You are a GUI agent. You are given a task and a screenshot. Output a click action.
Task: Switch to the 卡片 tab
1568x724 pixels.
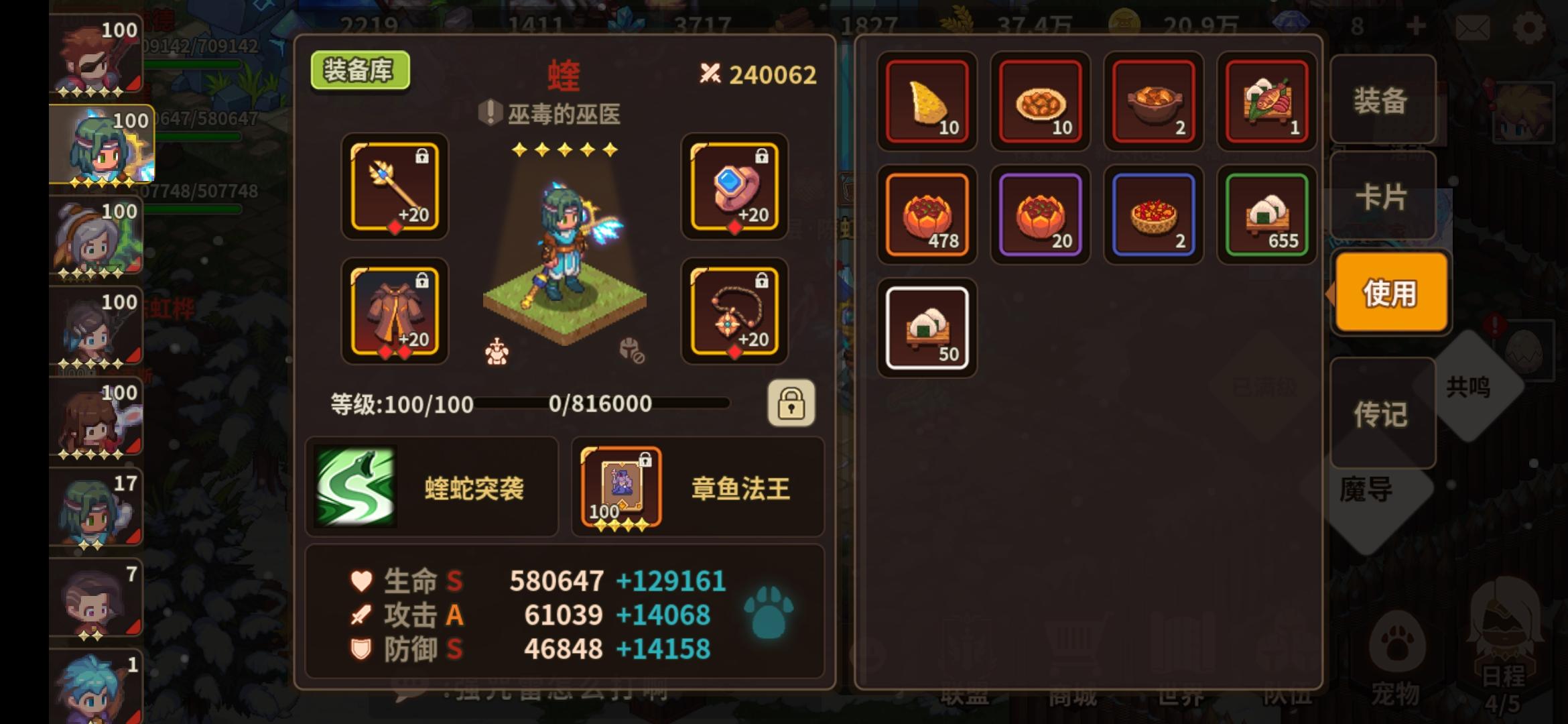tap(1383, 196)
